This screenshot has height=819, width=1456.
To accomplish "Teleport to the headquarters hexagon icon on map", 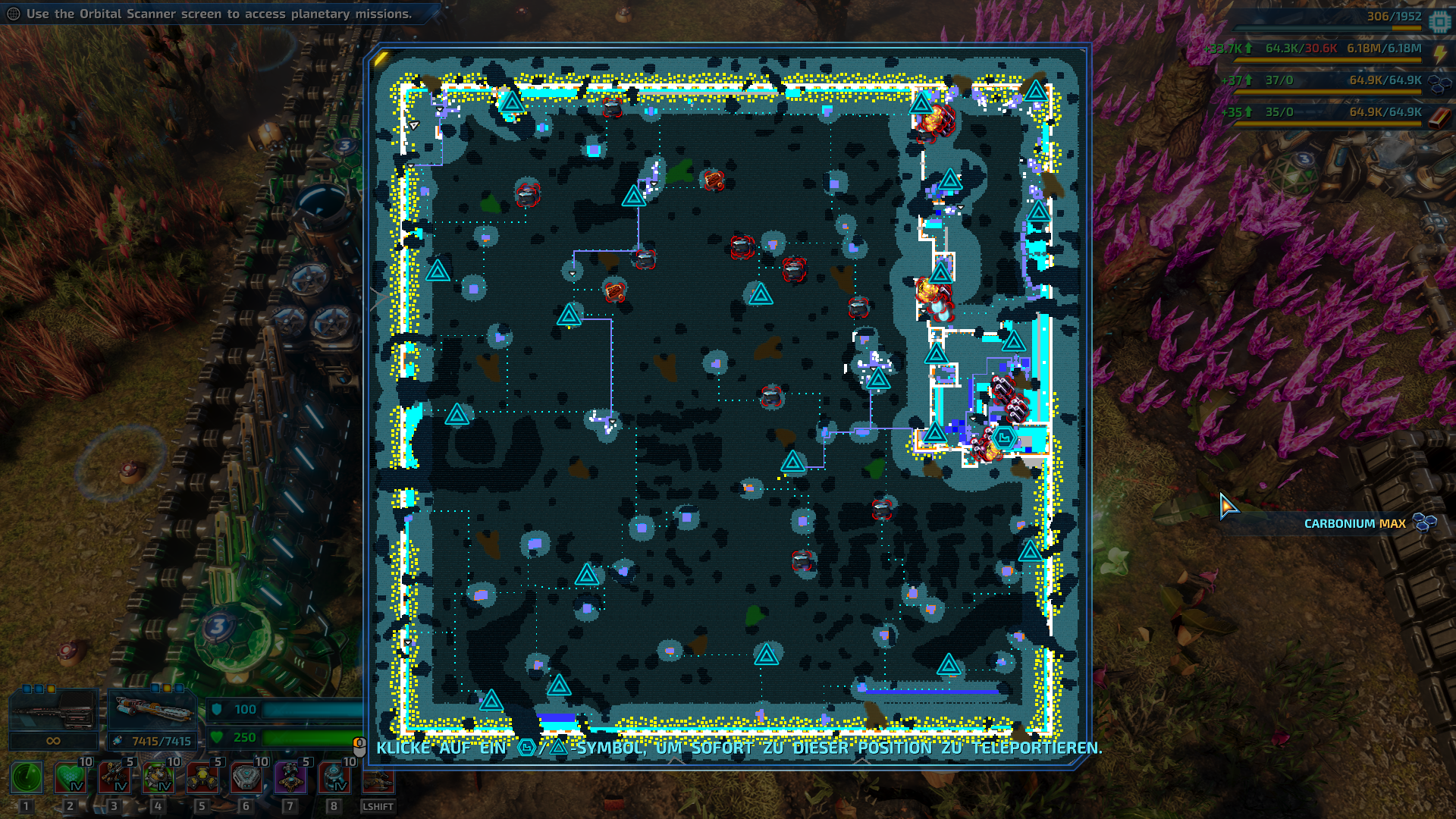I will point(1004,438).
